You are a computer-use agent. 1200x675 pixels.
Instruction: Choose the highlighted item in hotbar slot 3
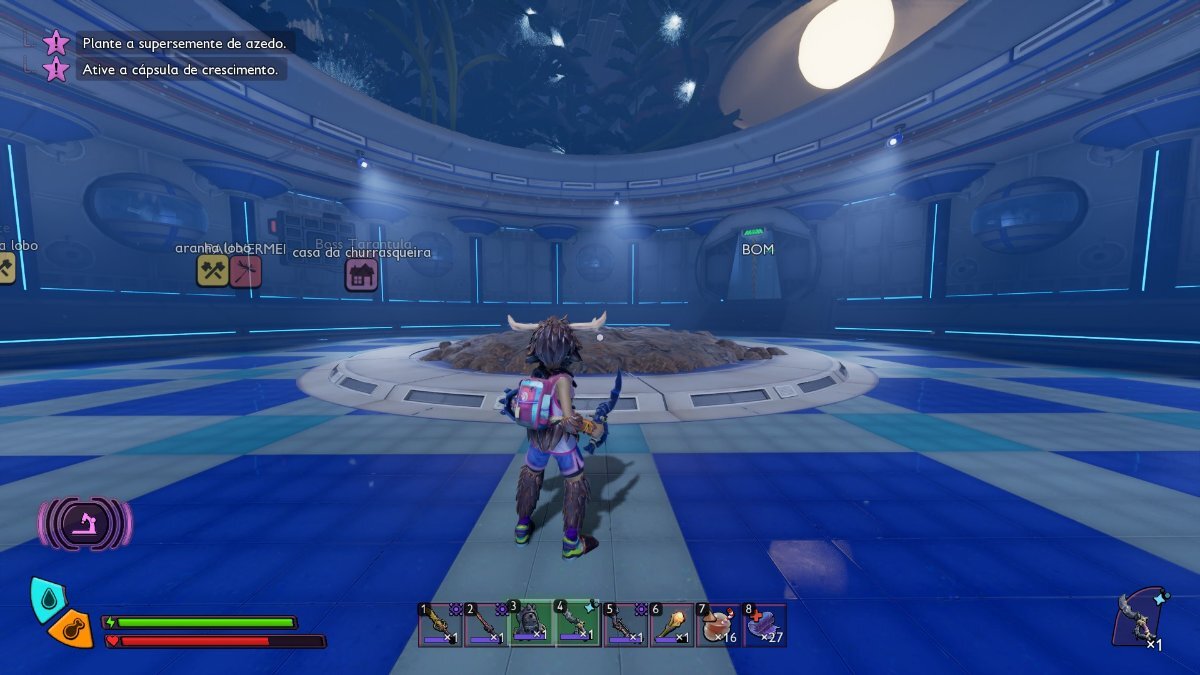pyautogui.click(x=532, y=625)
